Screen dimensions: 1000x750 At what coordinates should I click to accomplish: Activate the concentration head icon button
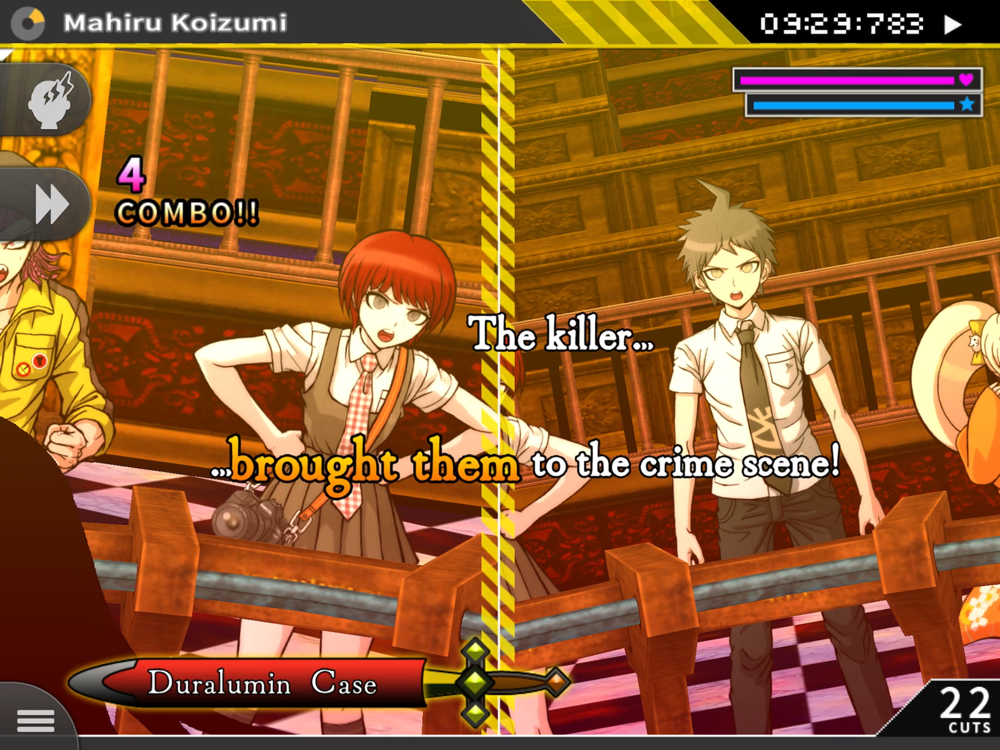pos(46,100)
